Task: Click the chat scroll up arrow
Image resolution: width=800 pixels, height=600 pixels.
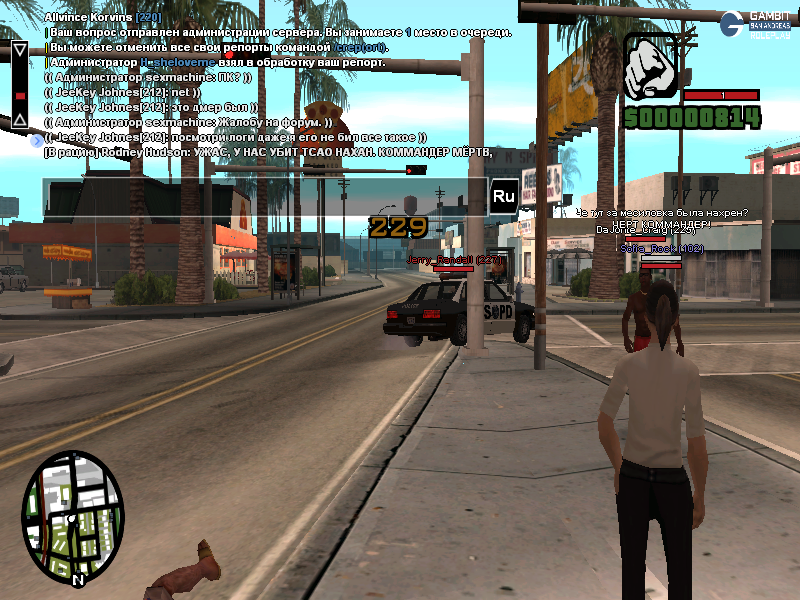Action: pos(19,48)
